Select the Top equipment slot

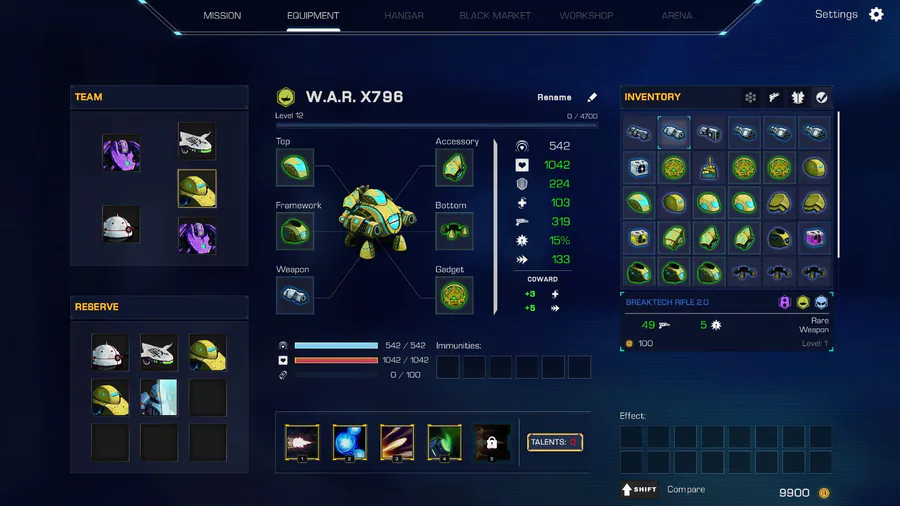coord(295,168)
